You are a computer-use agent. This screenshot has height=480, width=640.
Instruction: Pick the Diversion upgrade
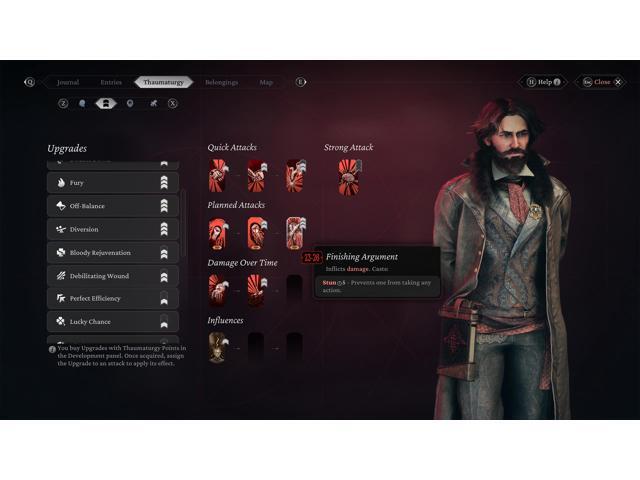coord(112,229)
